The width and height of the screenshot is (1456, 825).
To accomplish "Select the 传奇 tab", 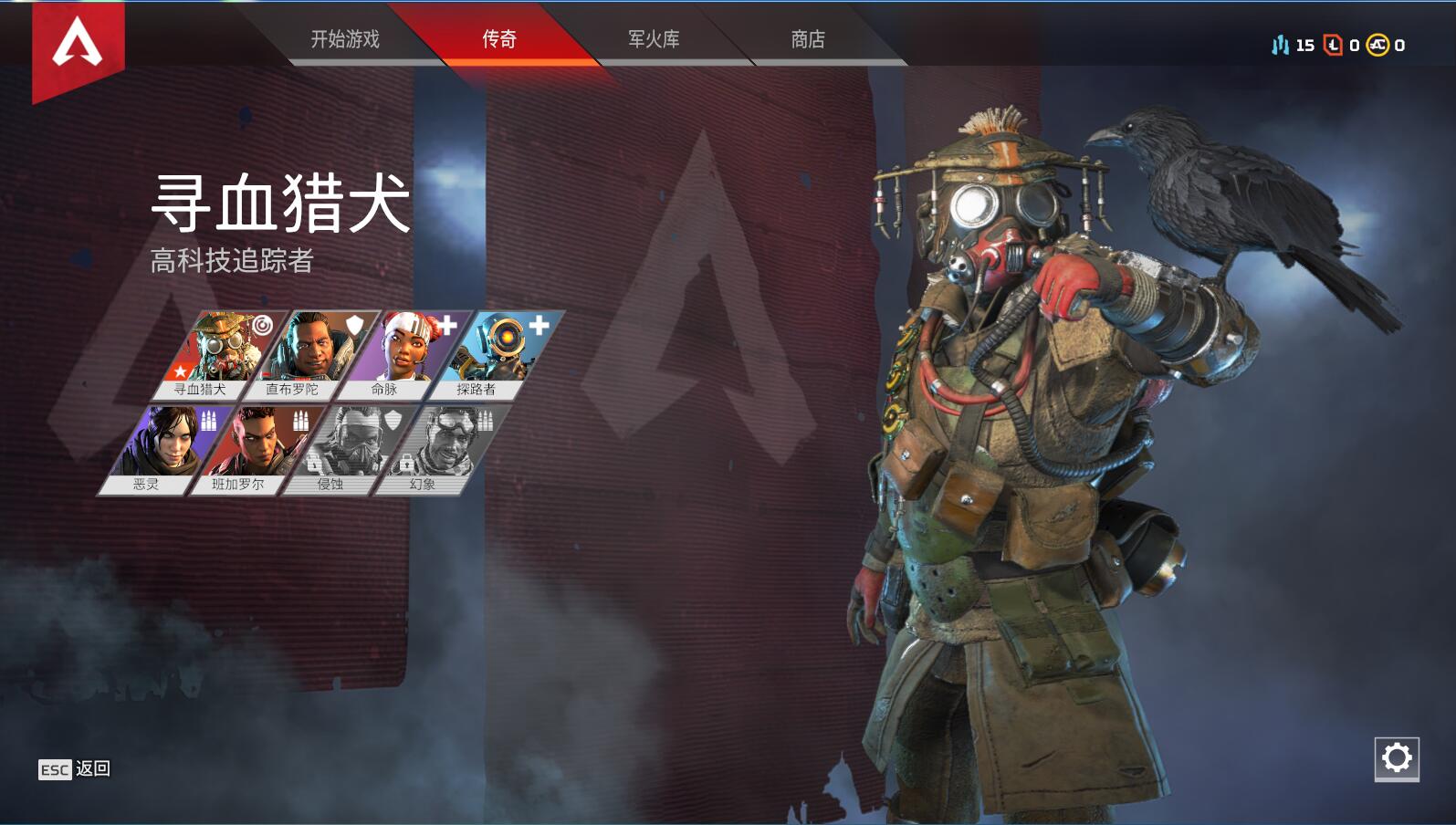I will (498, 40).
